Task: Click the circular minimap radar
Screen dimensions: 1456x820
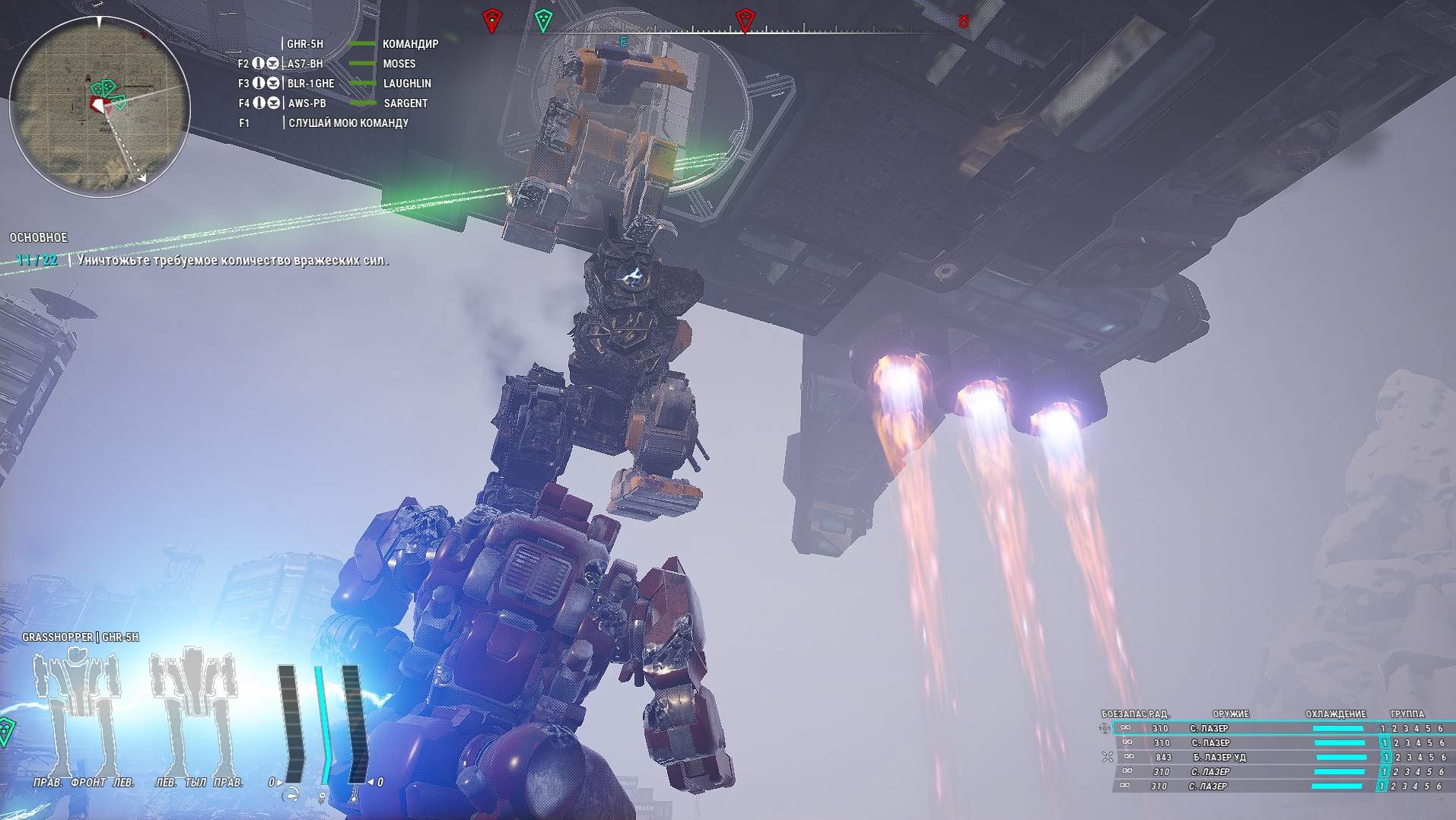Action: (x=99, y=106)
